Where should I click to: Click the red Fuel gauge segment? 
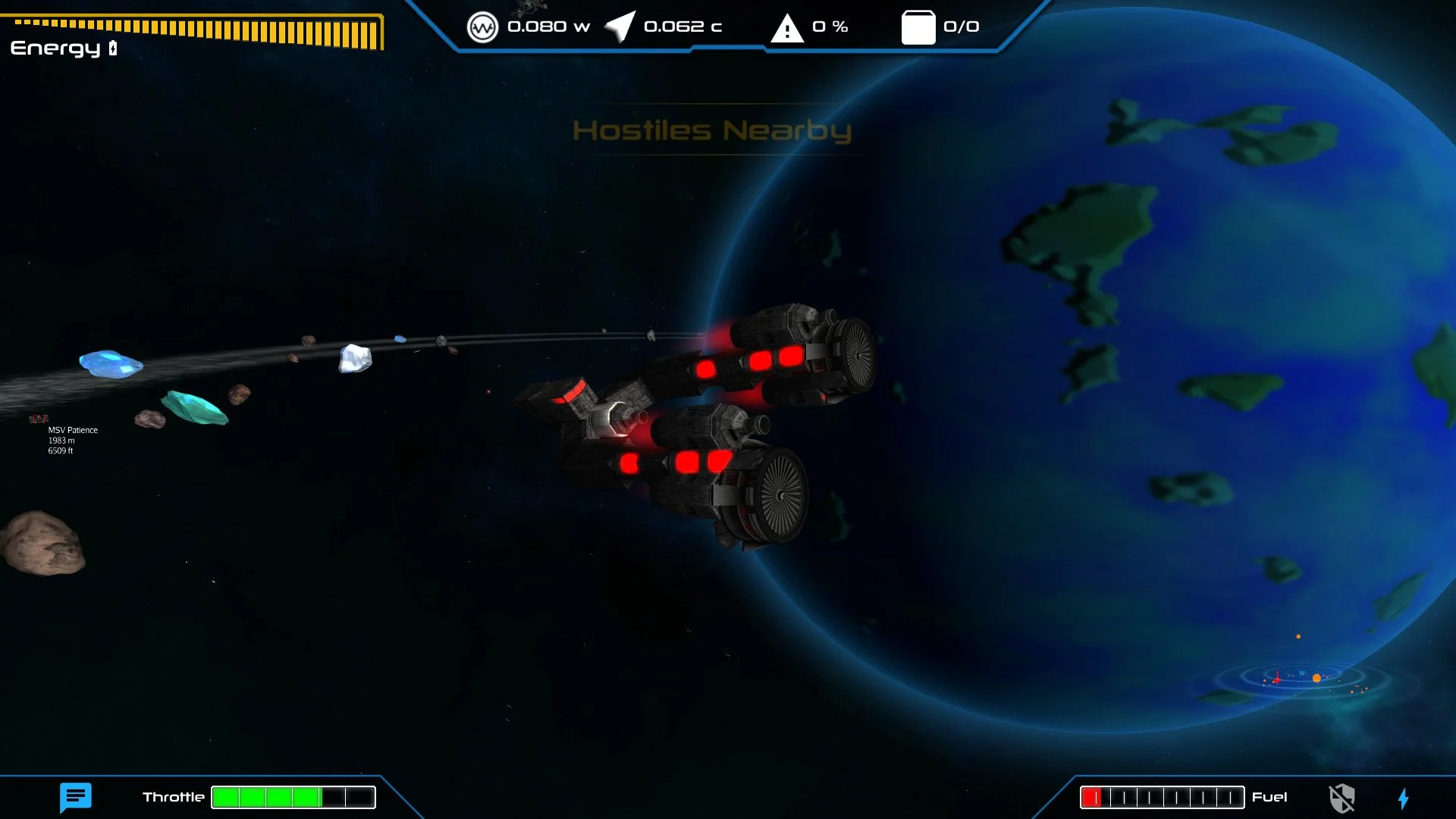coord(1090,796)
